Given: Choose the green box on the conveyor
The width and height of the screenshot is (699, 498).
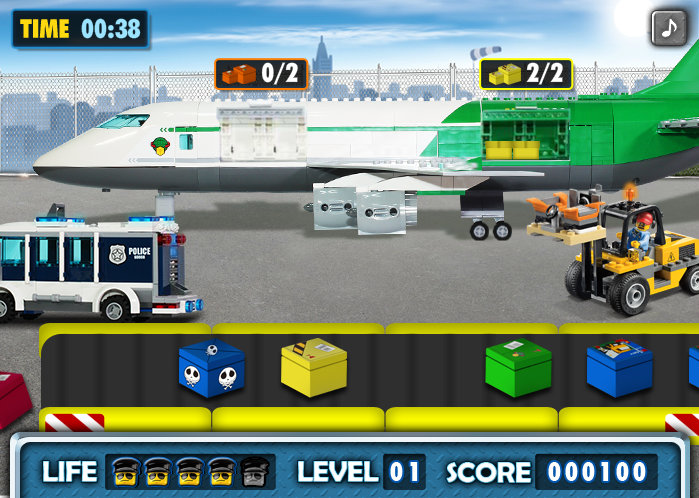Looking at the screenshot, I should (x=518, y=367).
